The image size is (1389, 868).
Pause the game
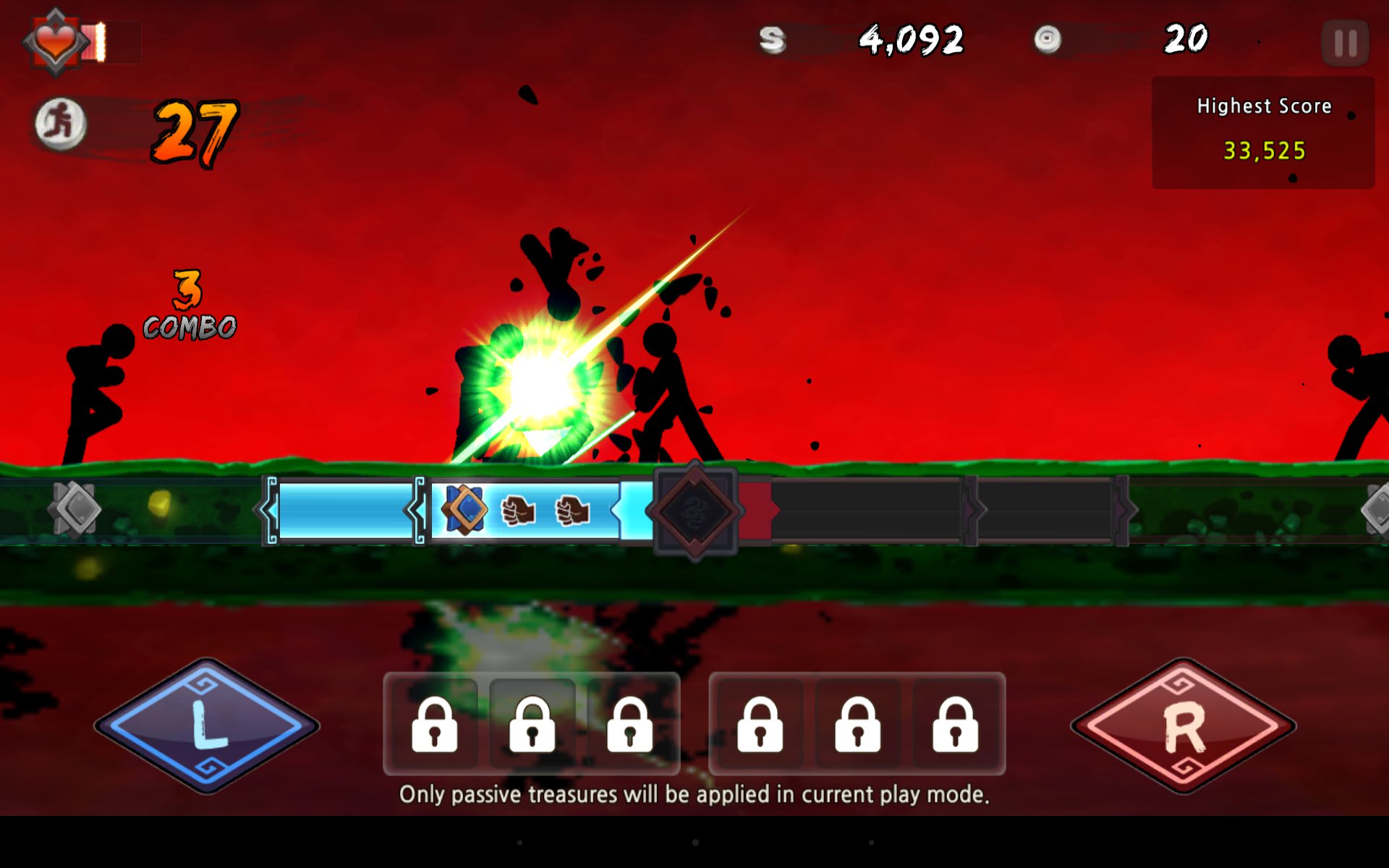click(1345, 43)
